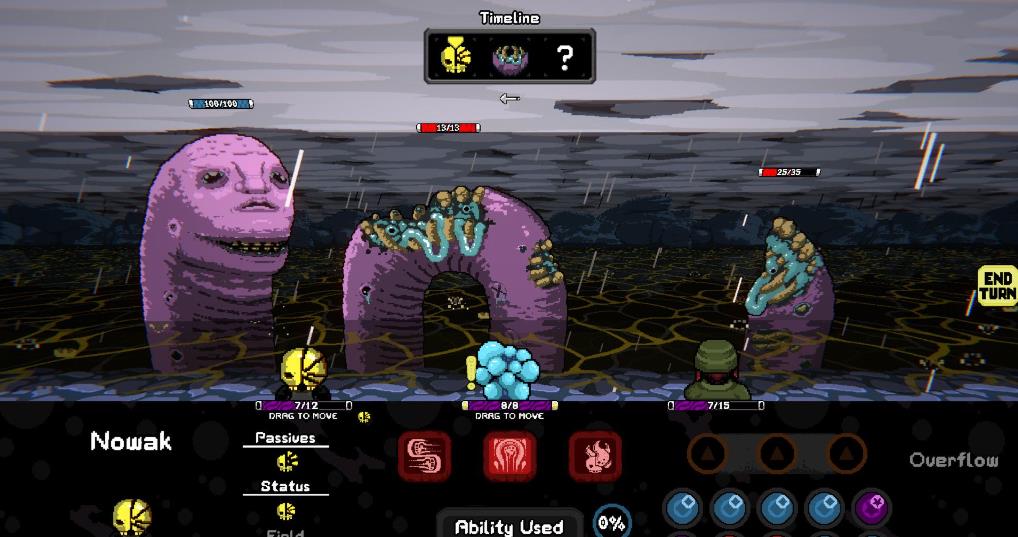The image size is (1018, 537).
Task: Inspect the icon under Status
Action: (x=286, y=510)
